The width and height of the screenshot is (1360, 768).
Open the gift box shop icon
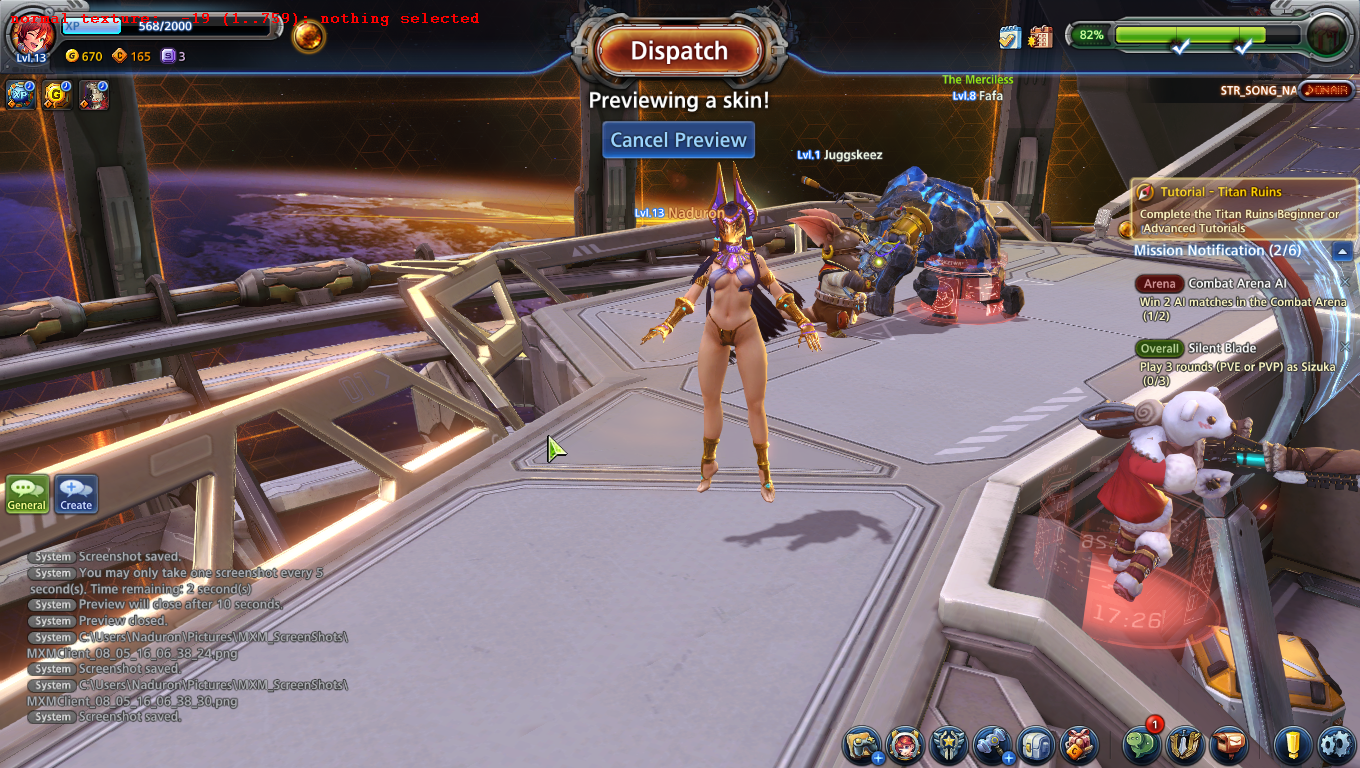pyautogui.click(x=1079, y=745)
